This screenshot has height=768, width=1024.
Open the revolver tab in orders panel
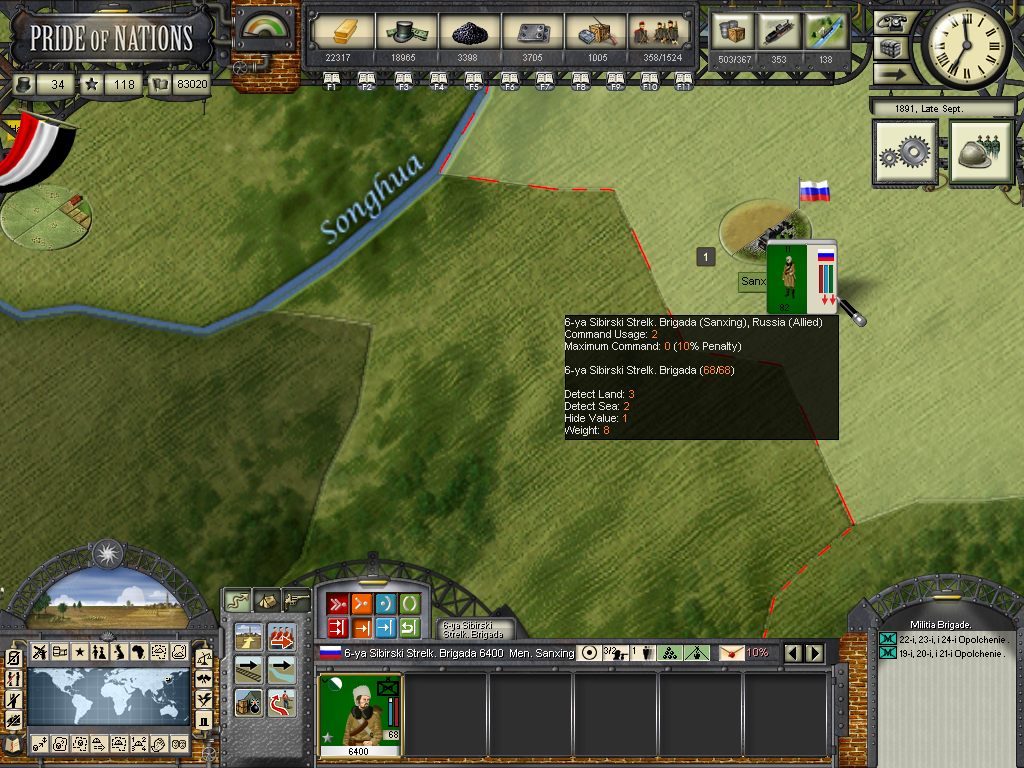point(297,600)
